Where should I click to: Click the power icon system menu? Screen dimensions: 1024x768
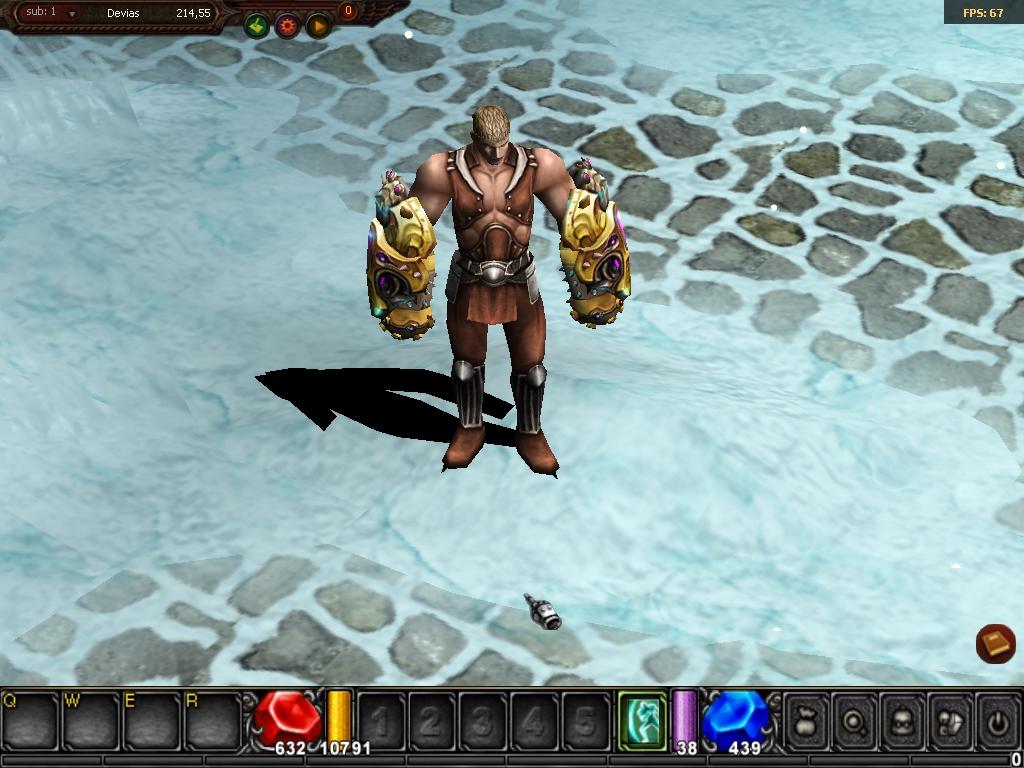997,719
